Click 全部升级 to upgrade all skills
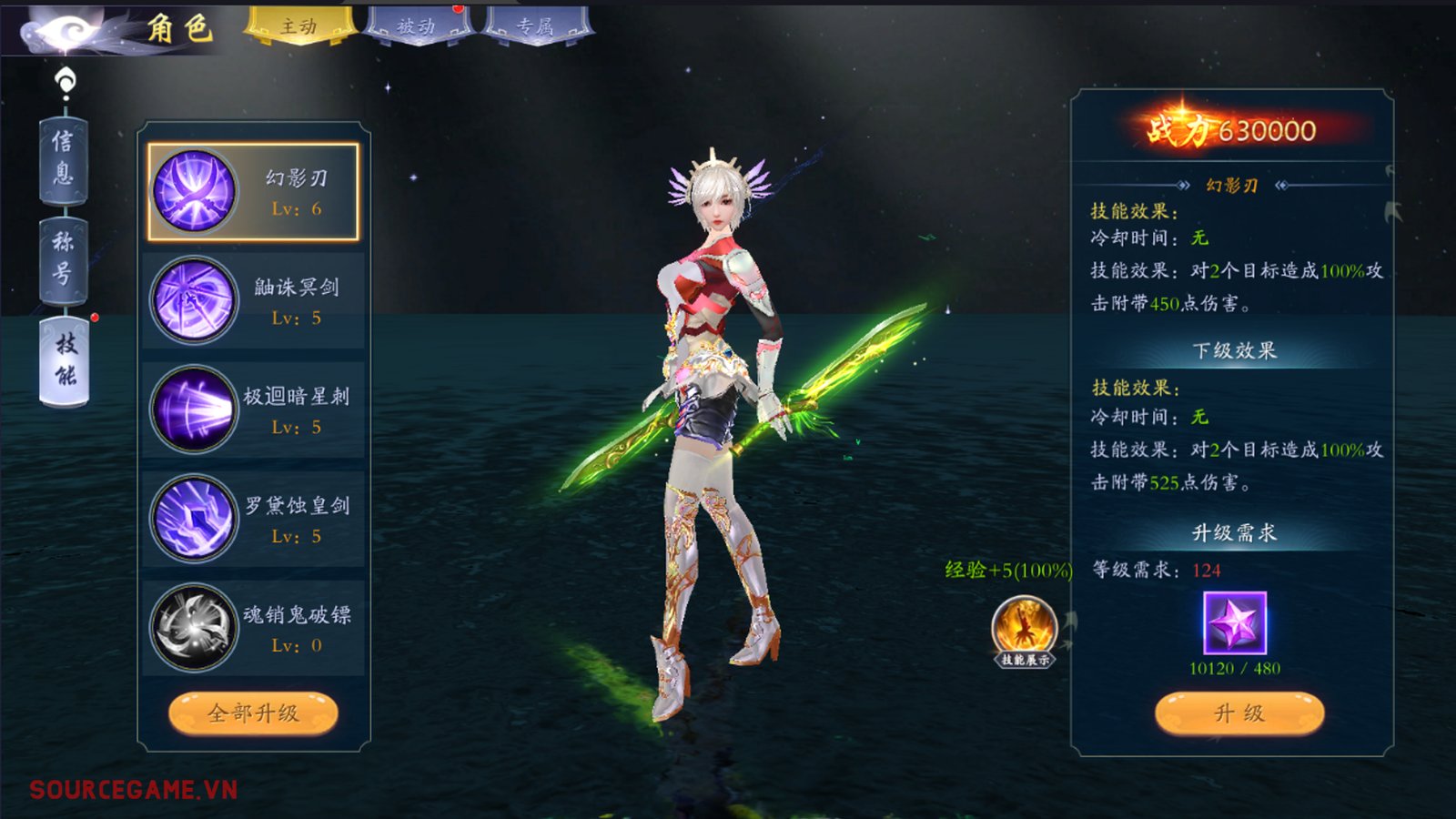1456x819 pixels. 253,713
